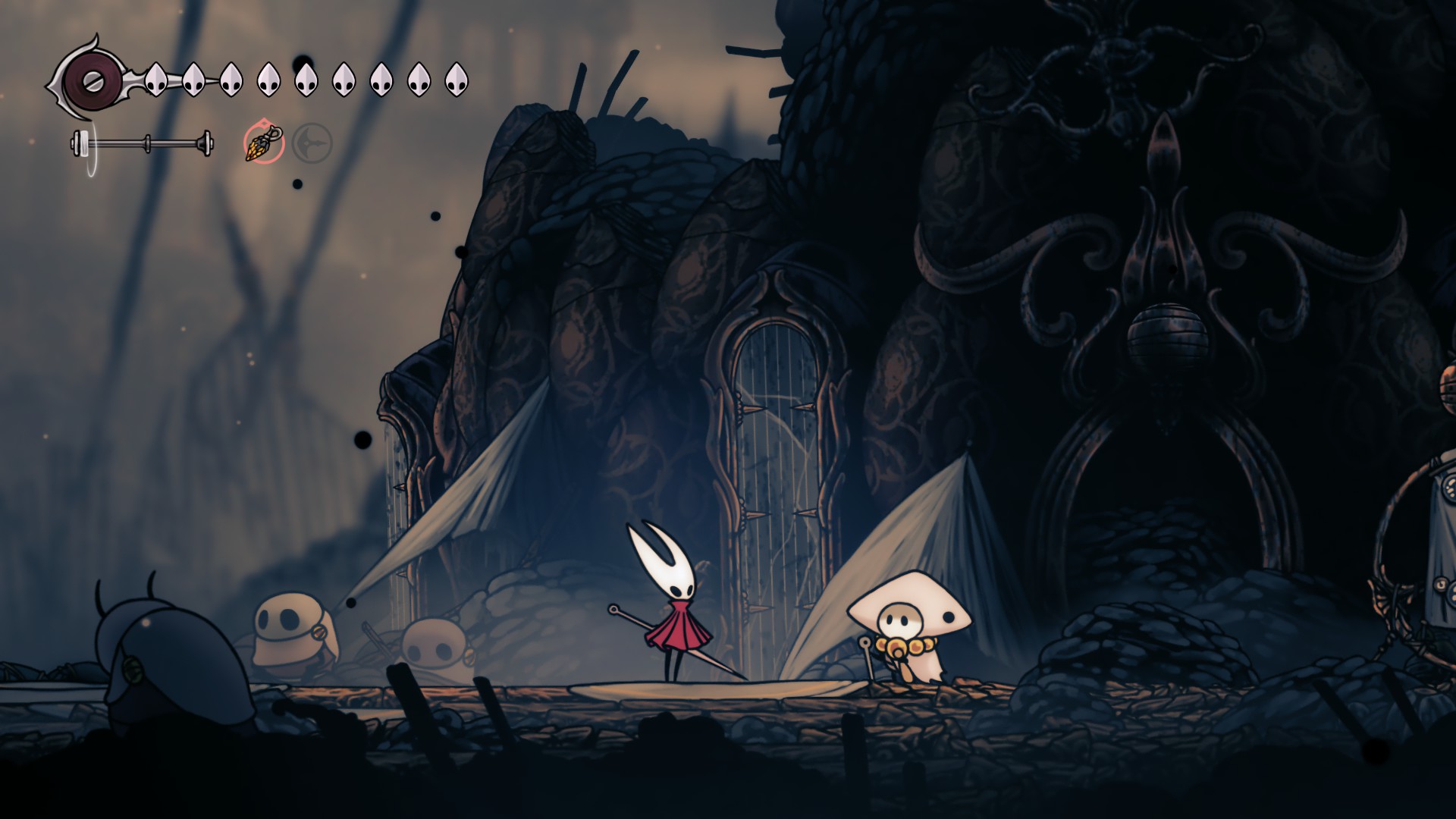The image size is (1456, 819).
Task: Click the dark red silk spool emblem
Action: point(89,79)
